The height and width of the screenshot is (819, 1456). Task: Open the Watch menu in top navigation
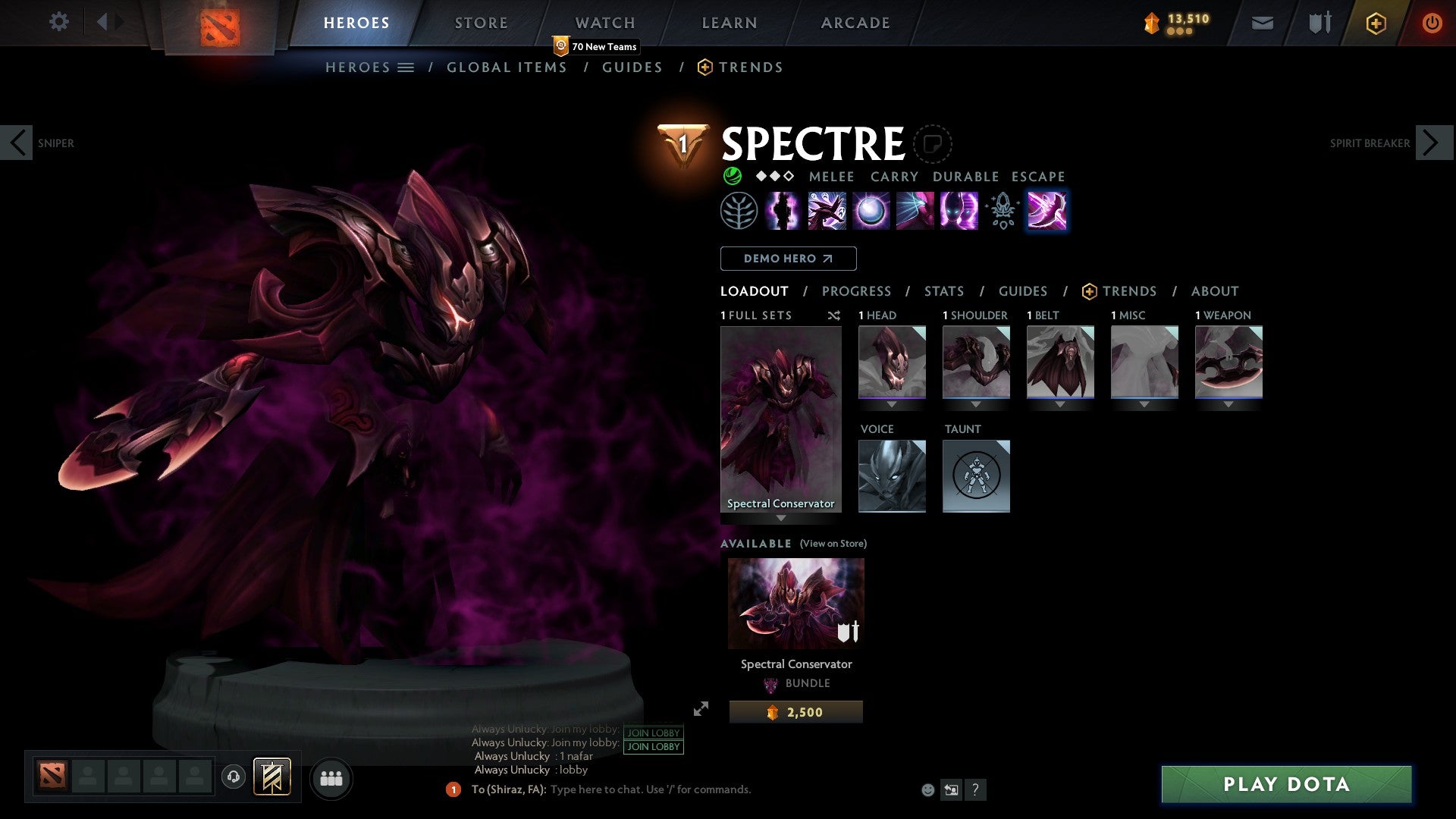605,22
